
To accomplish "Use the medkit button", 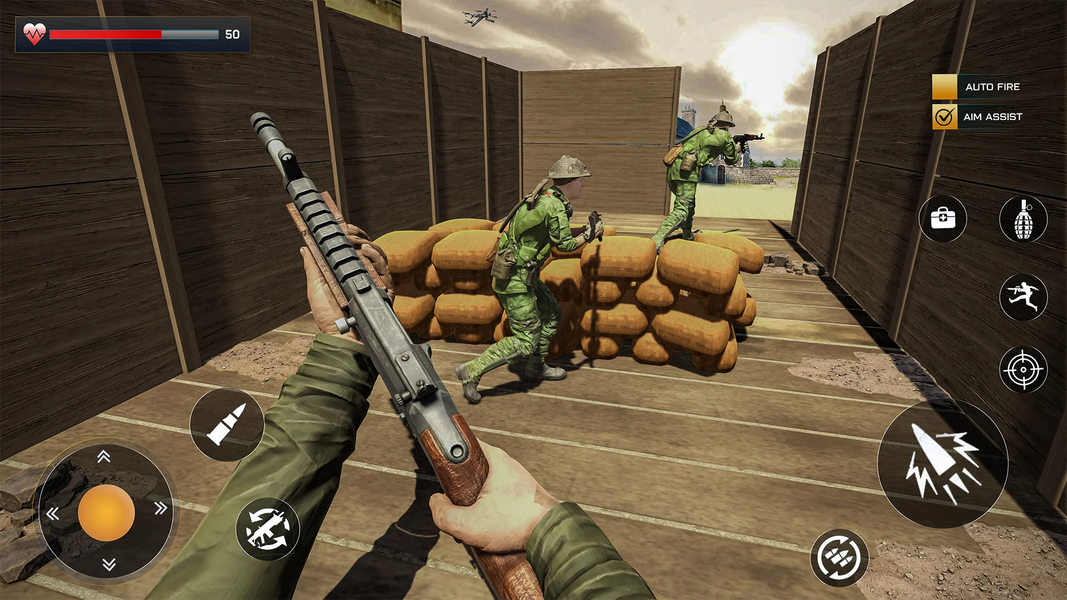I will pos(943,218).
